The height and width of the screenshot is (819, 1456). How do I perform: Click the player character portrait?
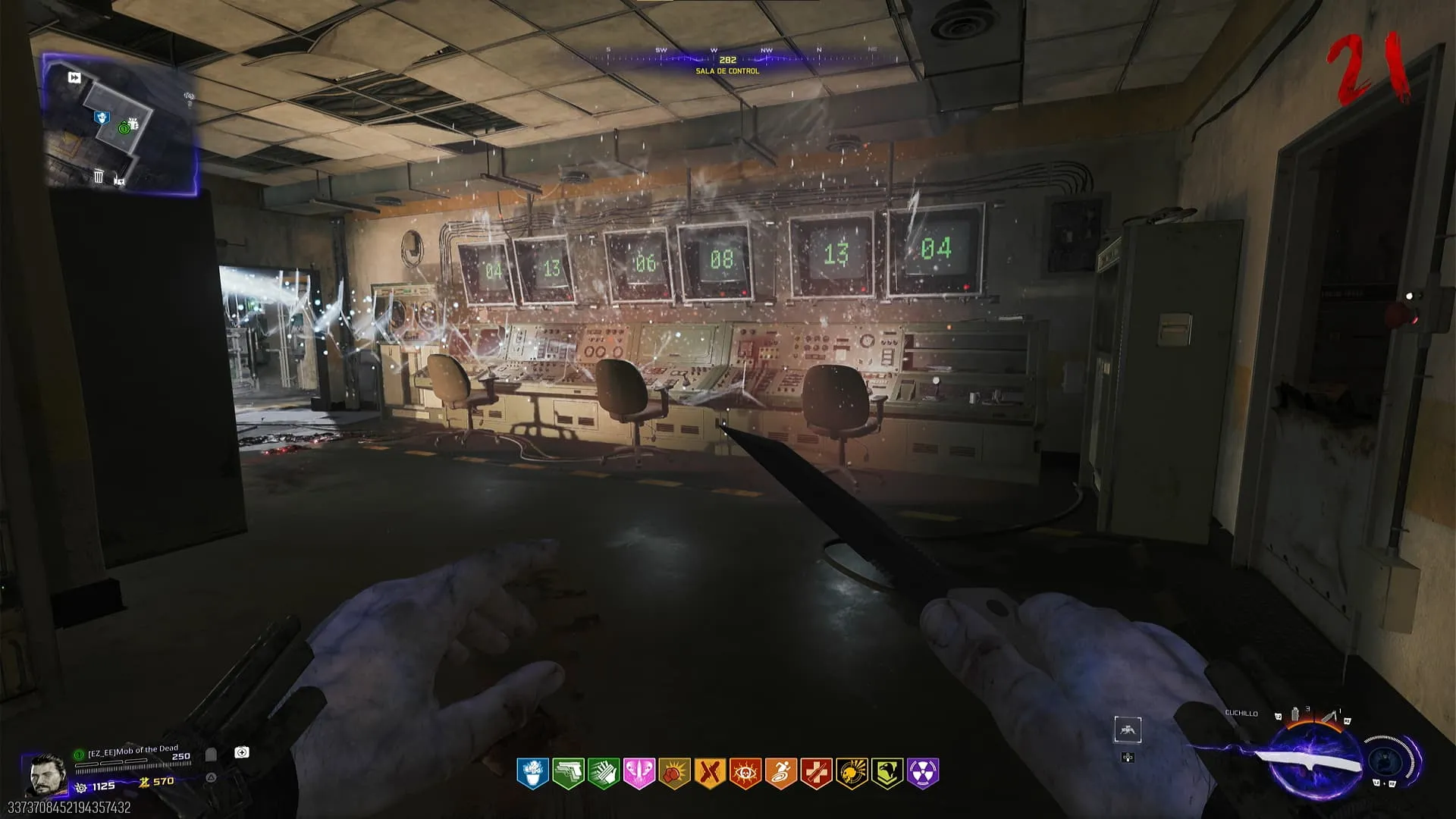click(x=46, y=774)
